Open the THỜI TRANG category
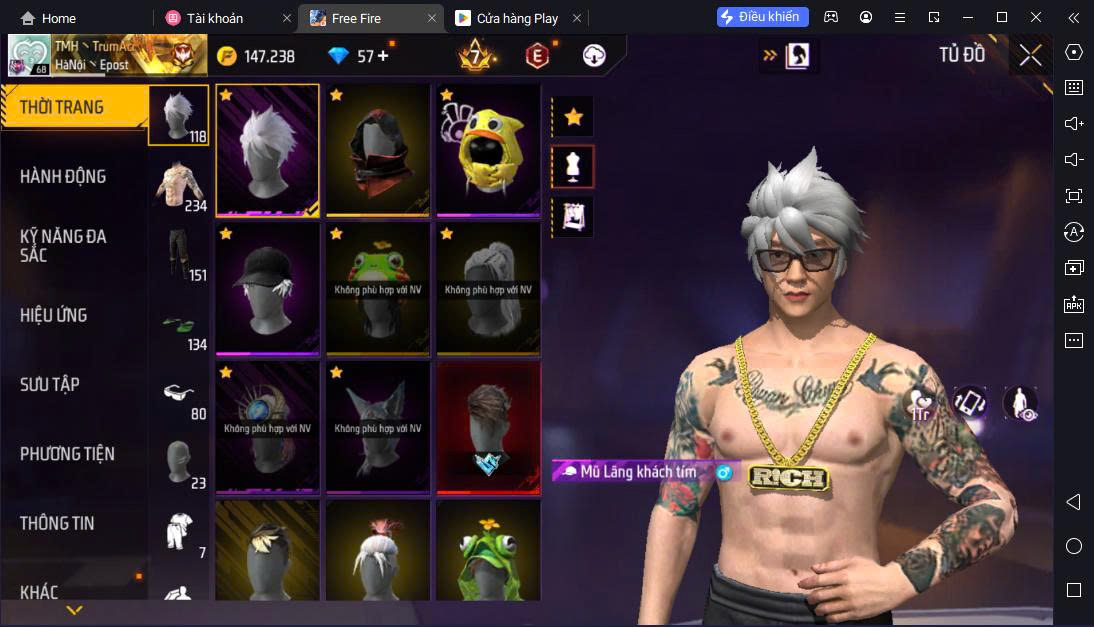The image size is (1094, 627). click(x=62, y=108)
